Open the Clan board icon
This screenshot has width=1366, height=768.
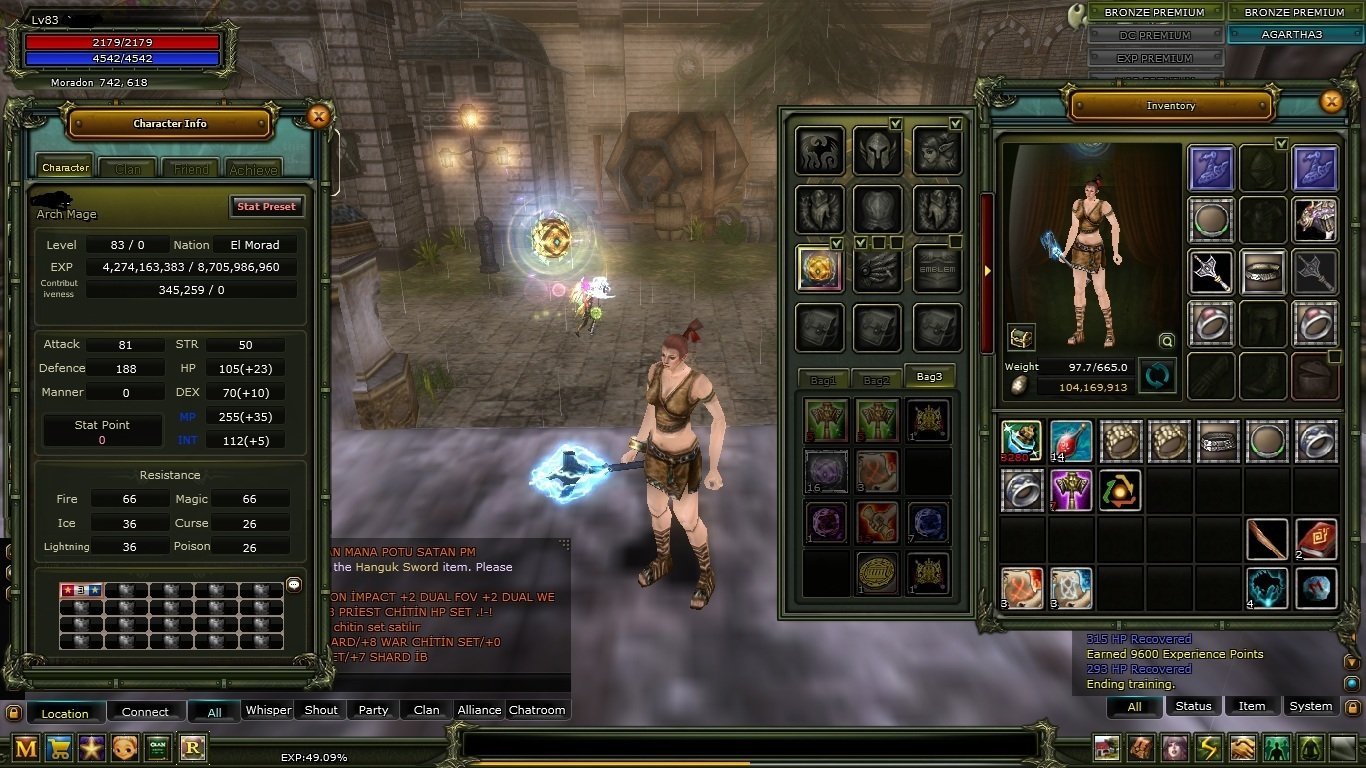[158, 748]
